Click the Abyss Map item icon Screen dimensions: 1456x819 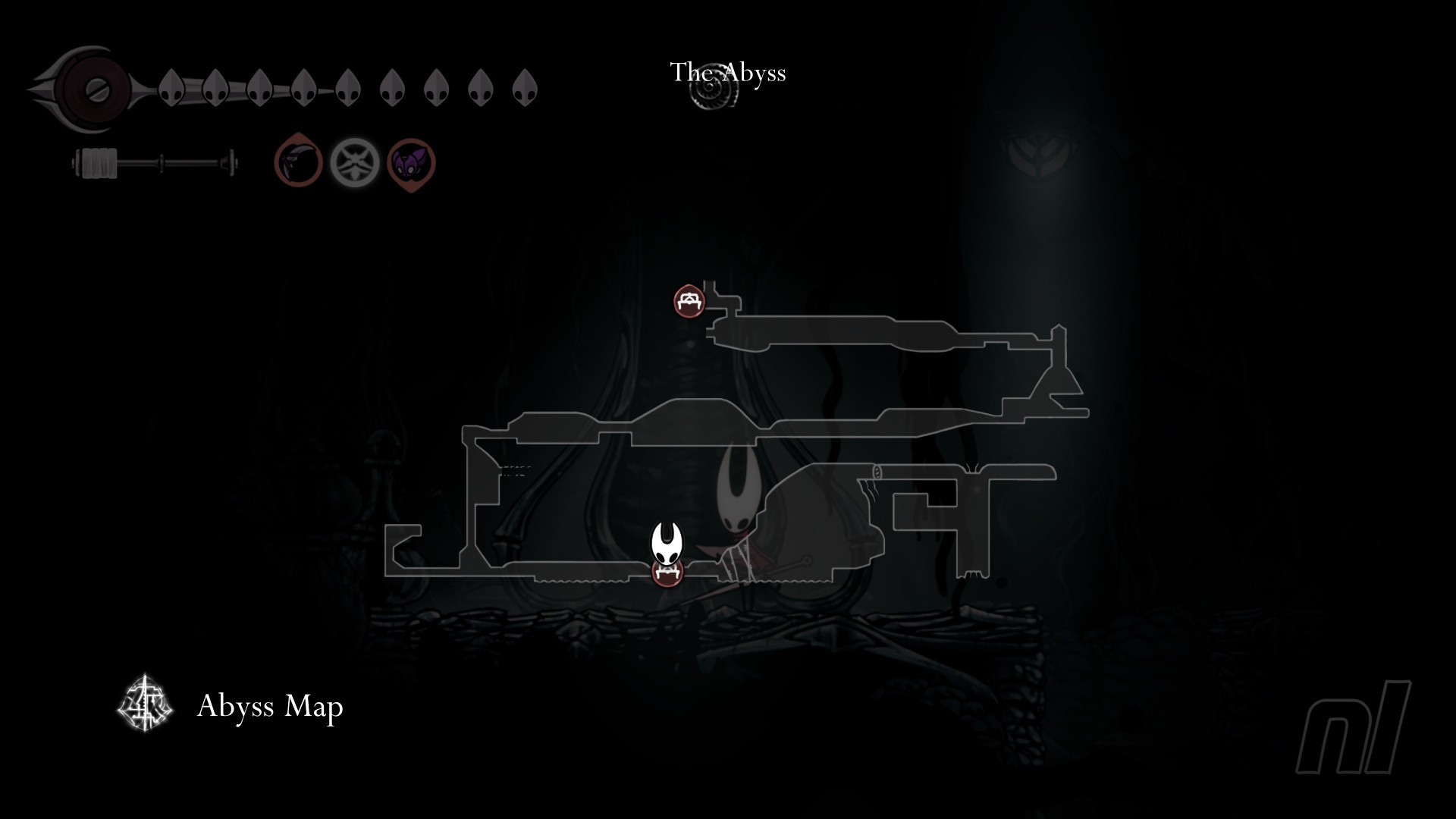click(x=146, y=704)
